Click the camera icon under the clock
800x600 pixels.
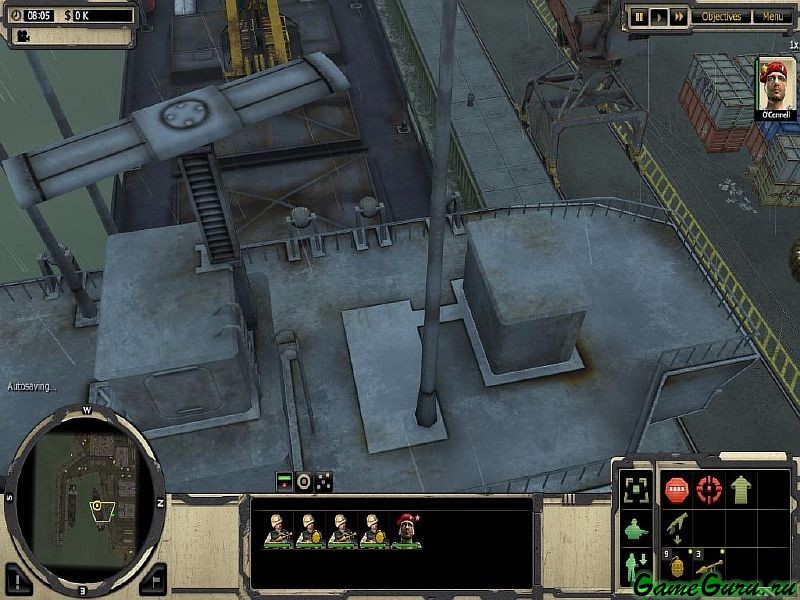pyautogui.click(x=20, y=35)
